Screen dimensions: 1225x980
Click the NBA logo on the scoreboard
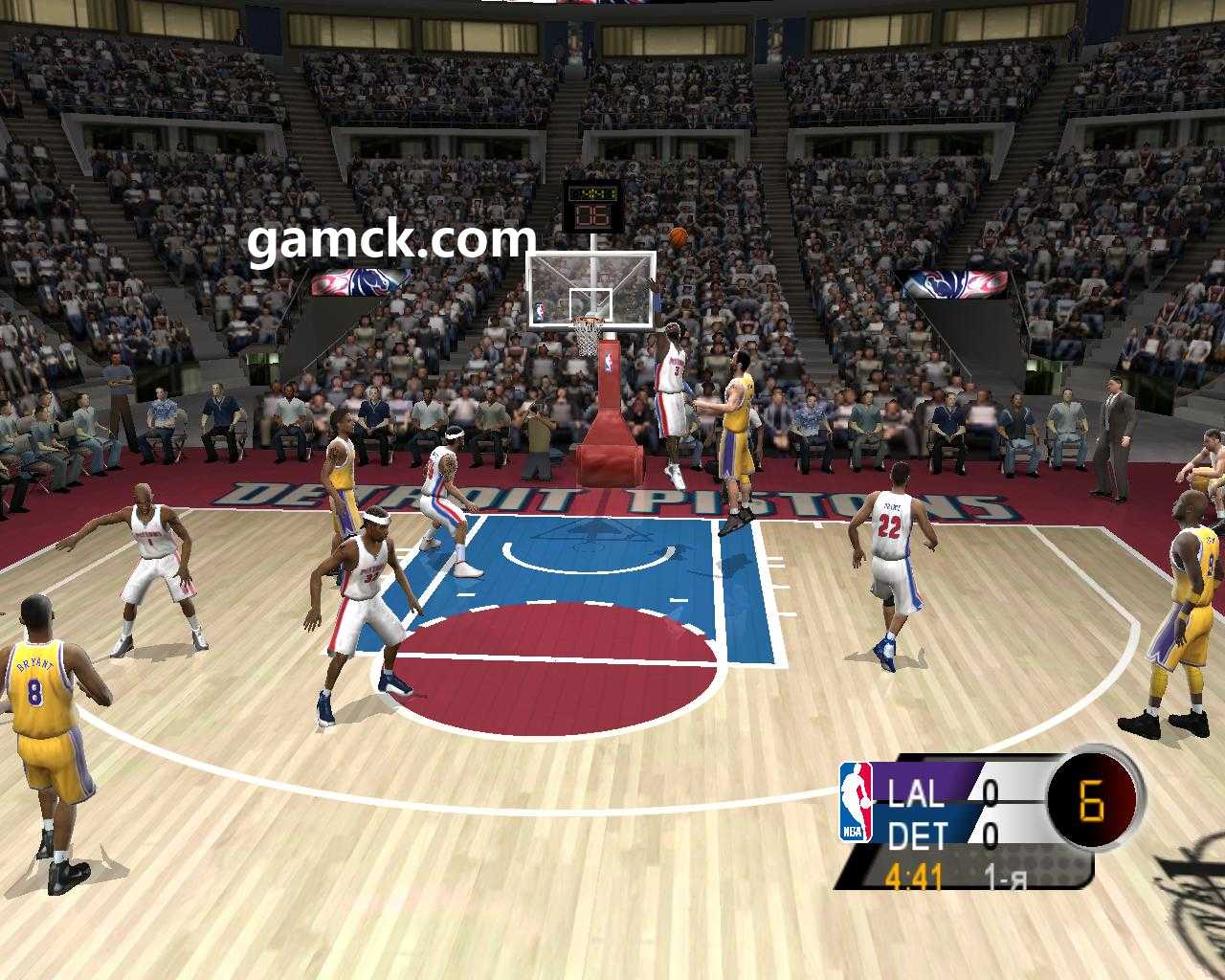(x=857, y=802)
